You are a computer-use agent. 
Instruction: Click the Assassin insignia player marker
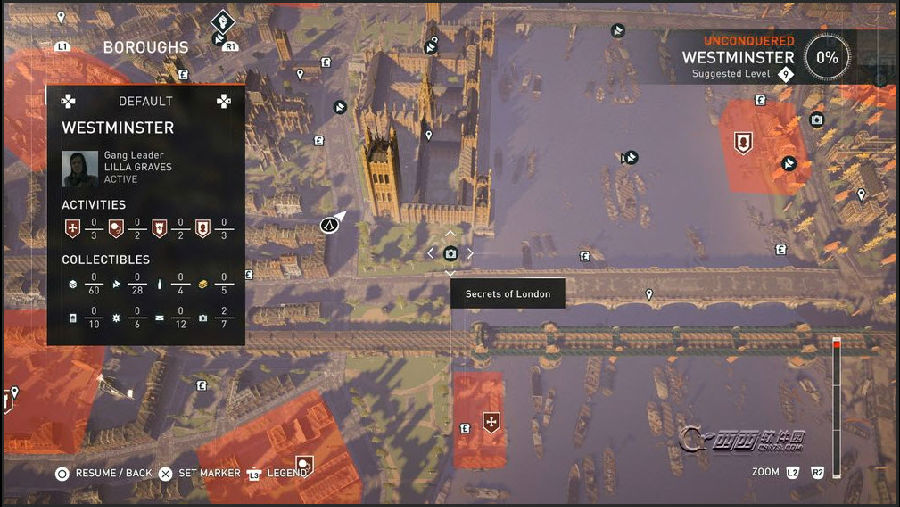click(328, 225)
